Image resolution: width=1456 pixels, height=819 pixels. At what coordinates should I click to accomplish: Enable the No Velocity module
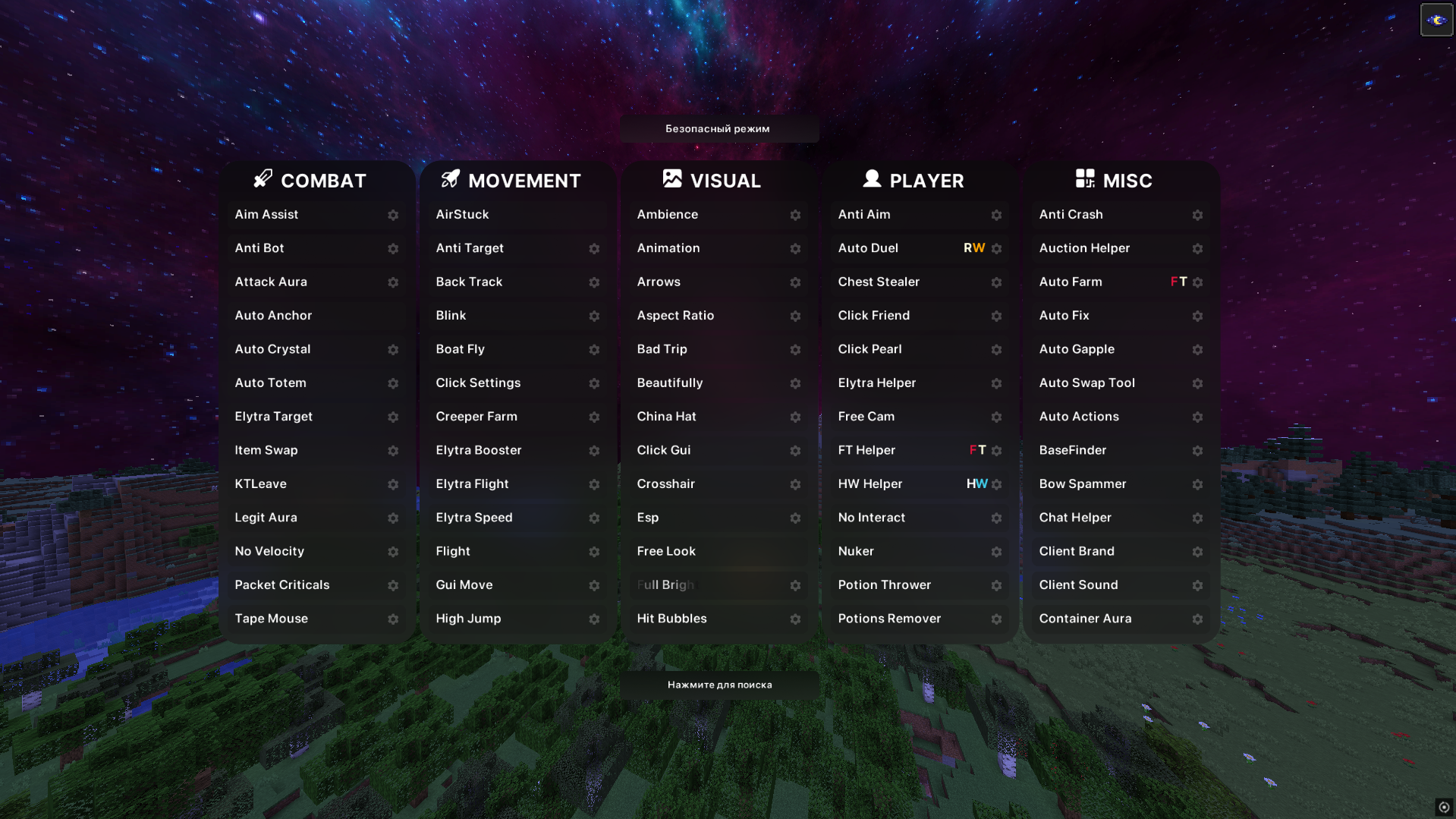(x=269, y=551)
